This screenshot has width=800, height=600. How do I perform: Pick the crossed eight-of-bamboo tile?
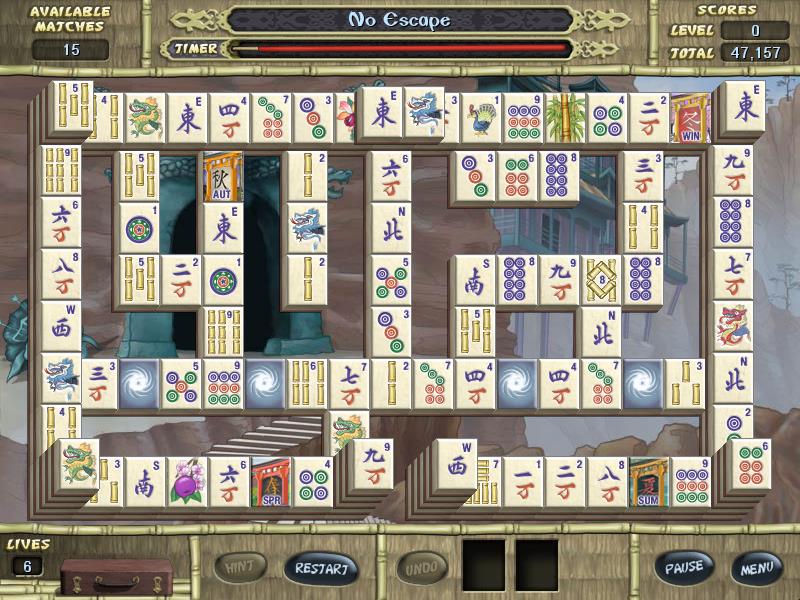pyautogui.click(x=602, y=280)
